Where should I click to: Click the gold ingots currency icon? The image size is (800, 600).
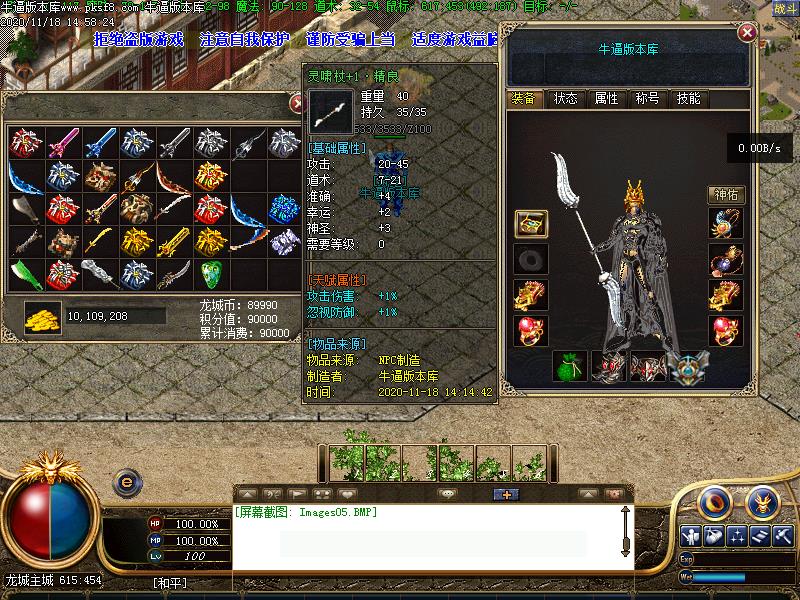[42, 316]
